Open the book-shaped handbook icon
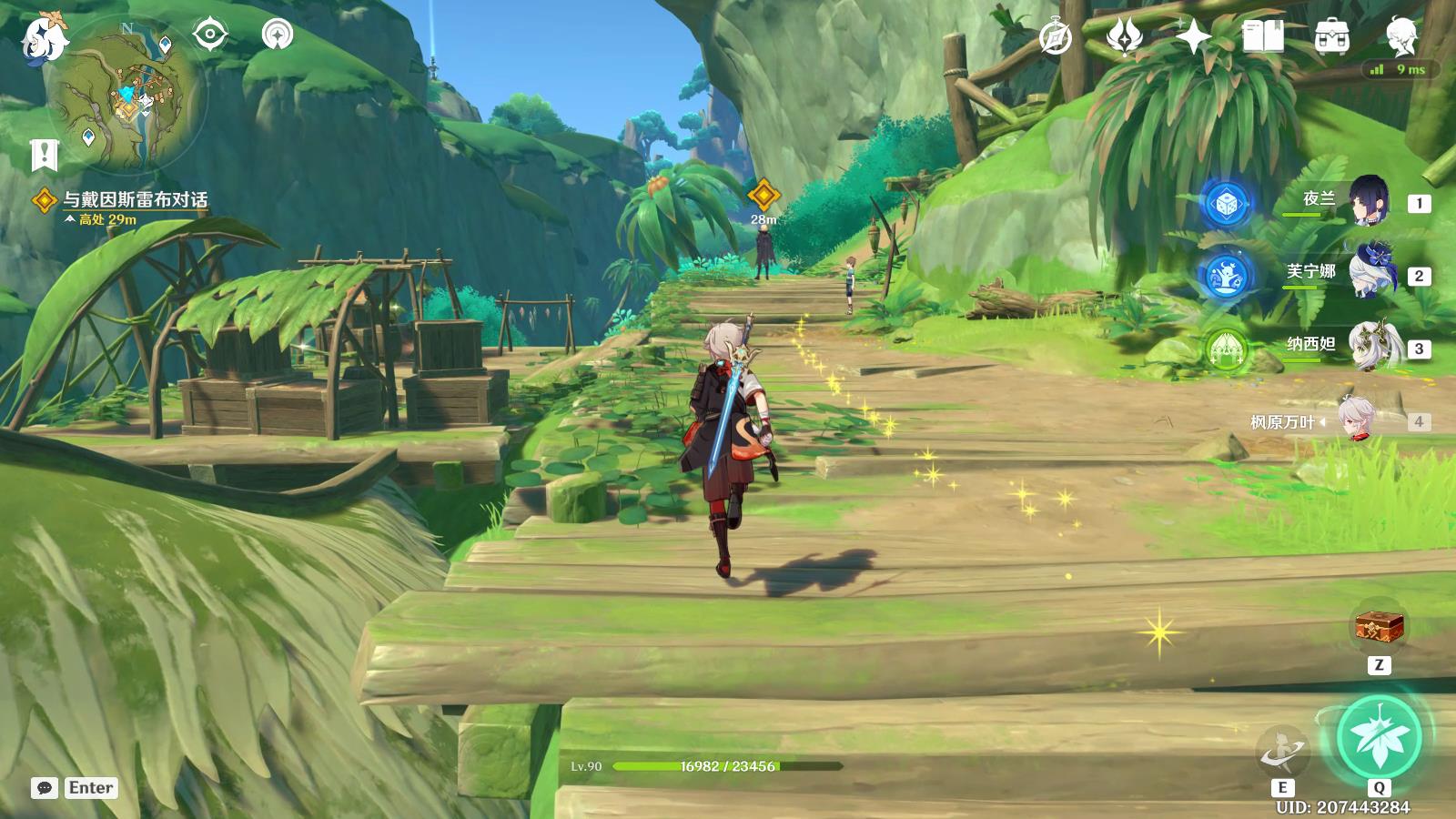1456x819 pixels. click(x=1262, y=37)
